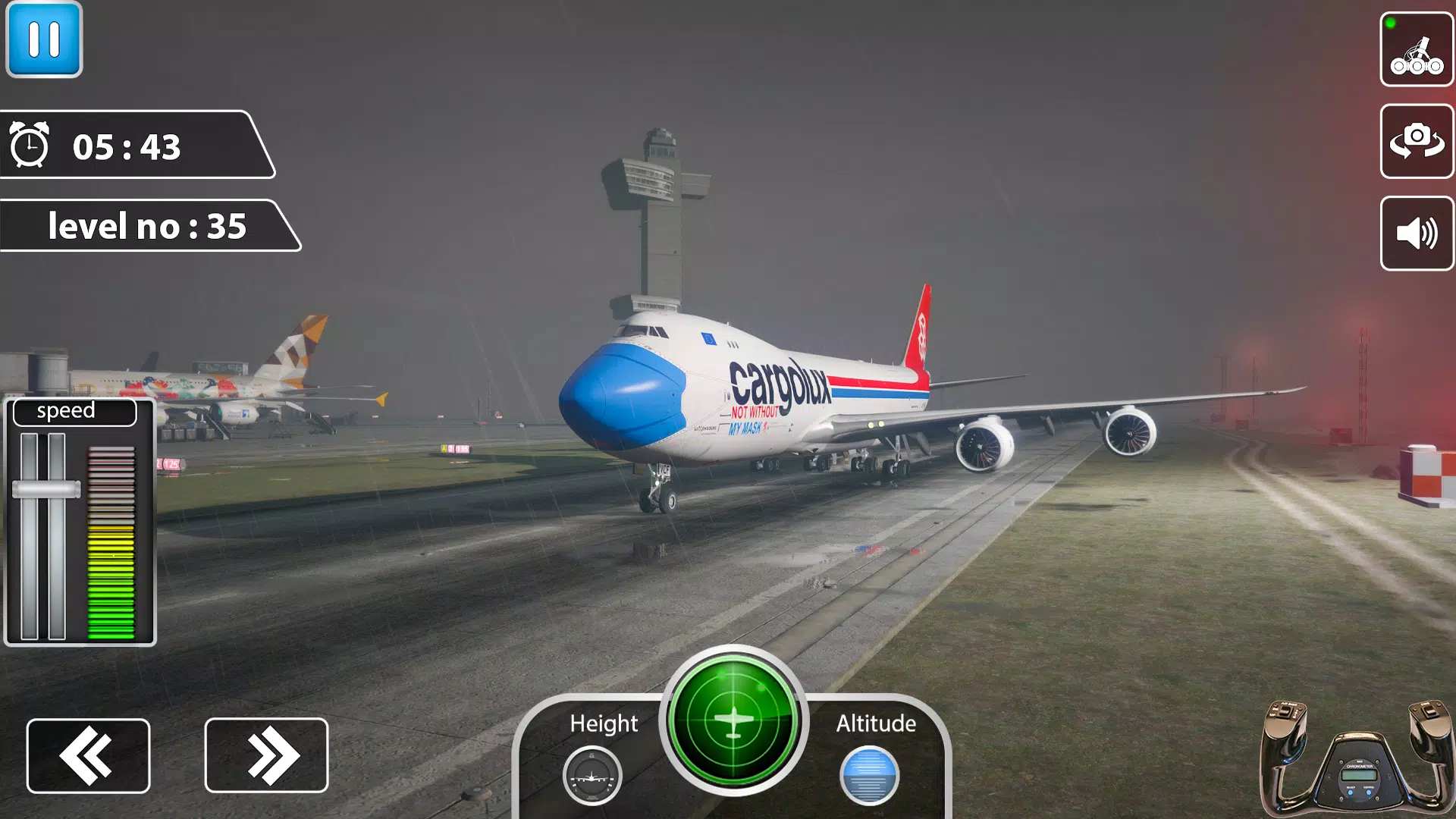Open the camera view switcher
This screenshot has width=1456, height=819.
click(1417, 142)
